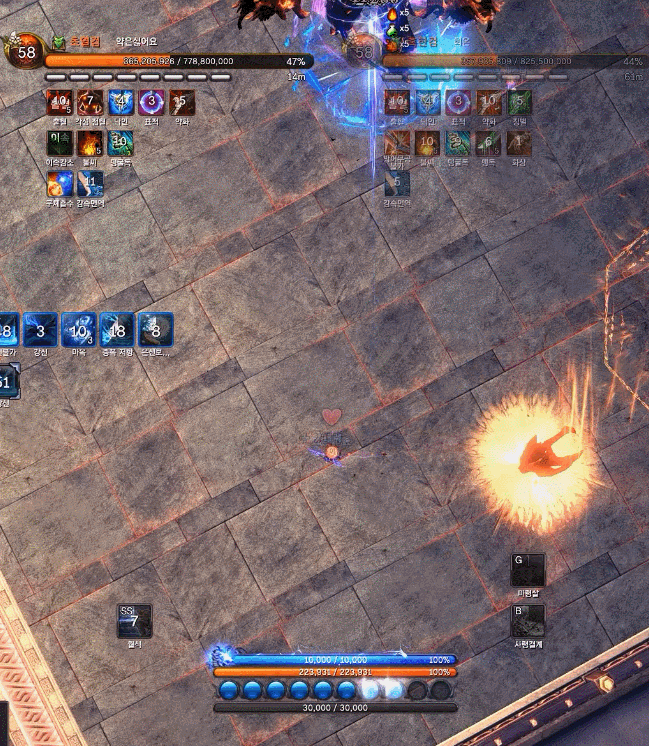The image size is (649, 746).
Task: Click the 강천 buff icon showing 3
Action: (x=41, y=330)
